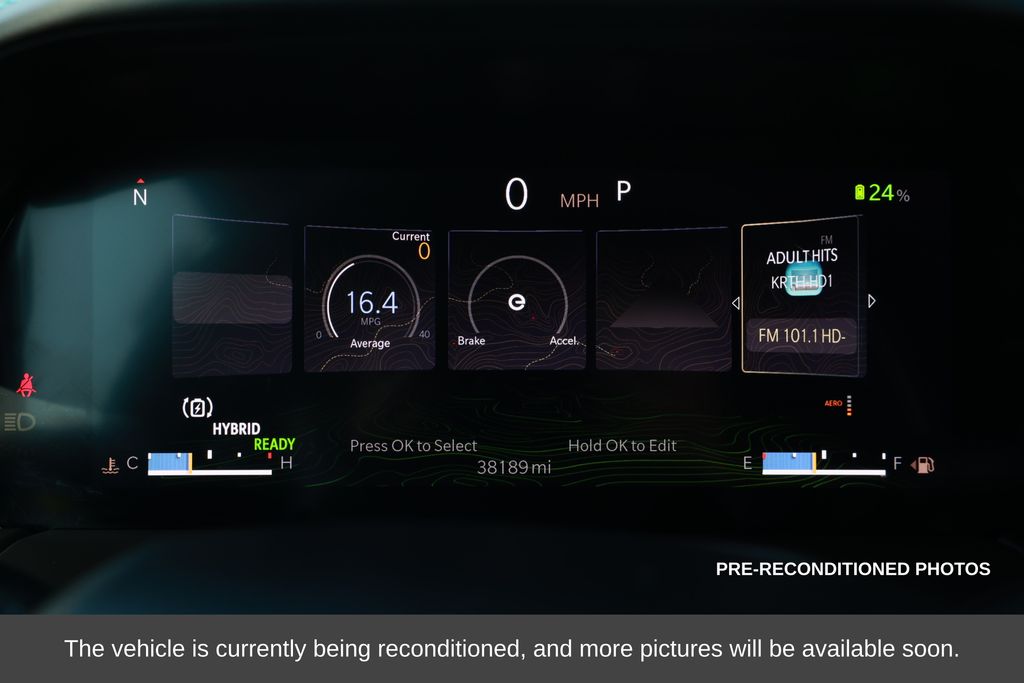Click the left arrow beside the radio card
The width and height of the screenshot is (1024, 683).
(736, 302)
